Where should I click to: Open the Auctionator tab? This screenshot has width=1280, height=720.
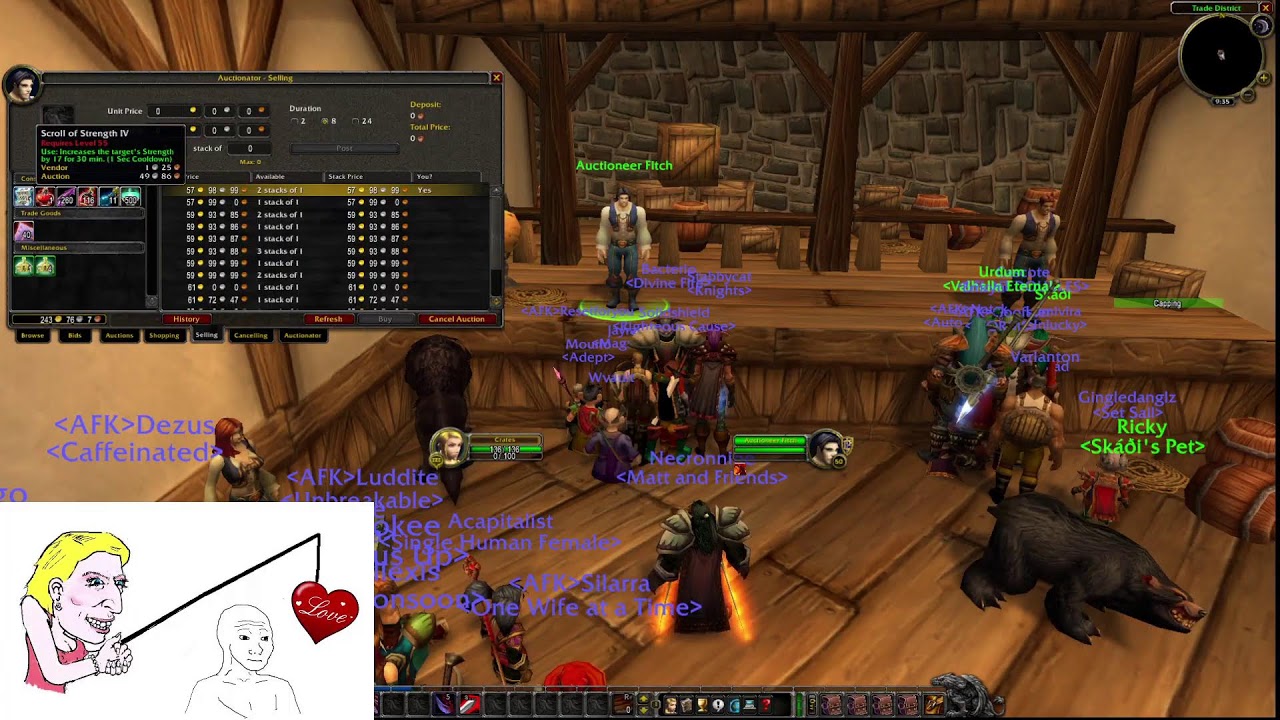[x=302, y=336]
